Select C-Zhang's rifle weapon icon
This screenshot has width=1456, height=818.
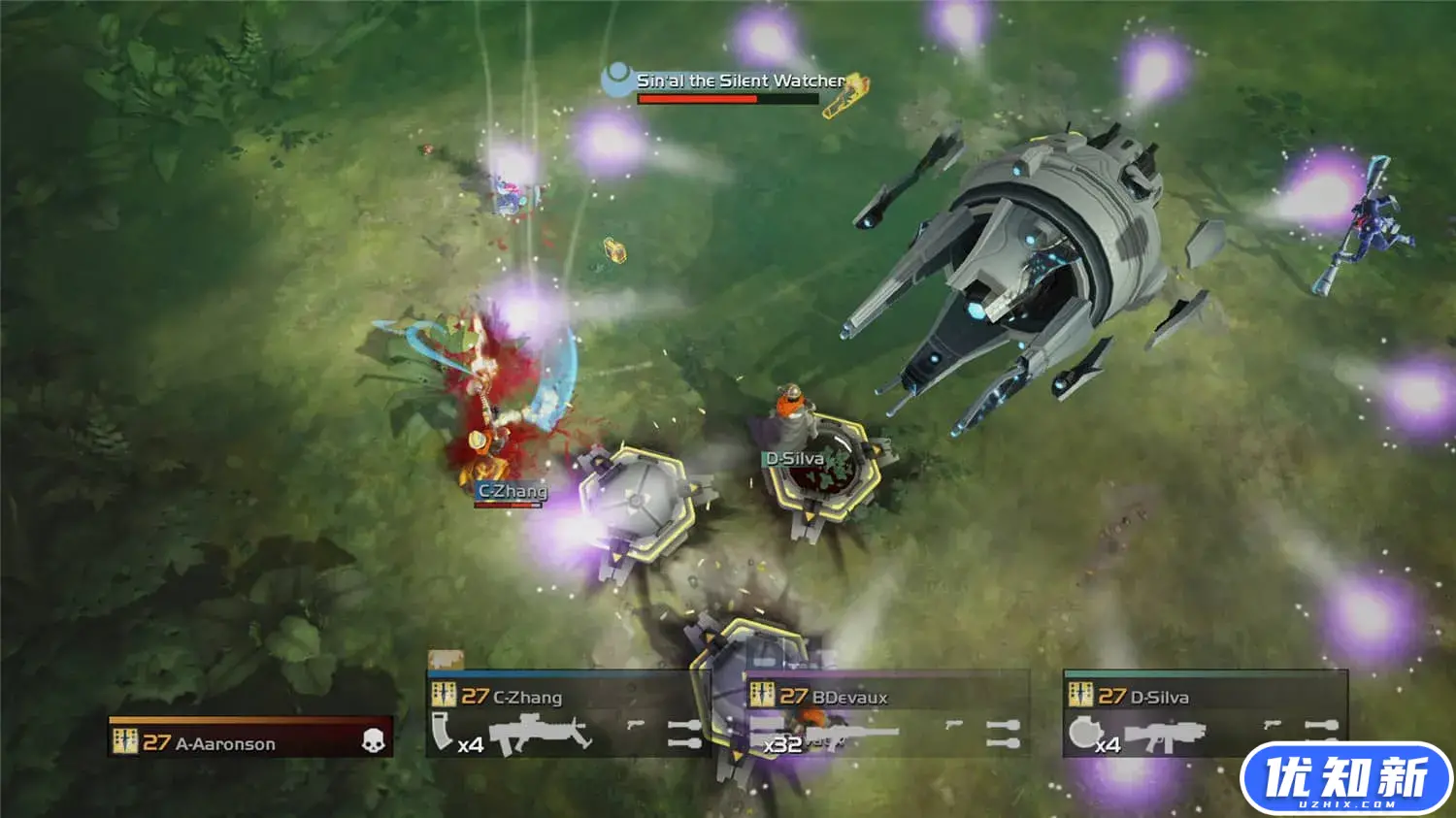(x=541, y=735)
